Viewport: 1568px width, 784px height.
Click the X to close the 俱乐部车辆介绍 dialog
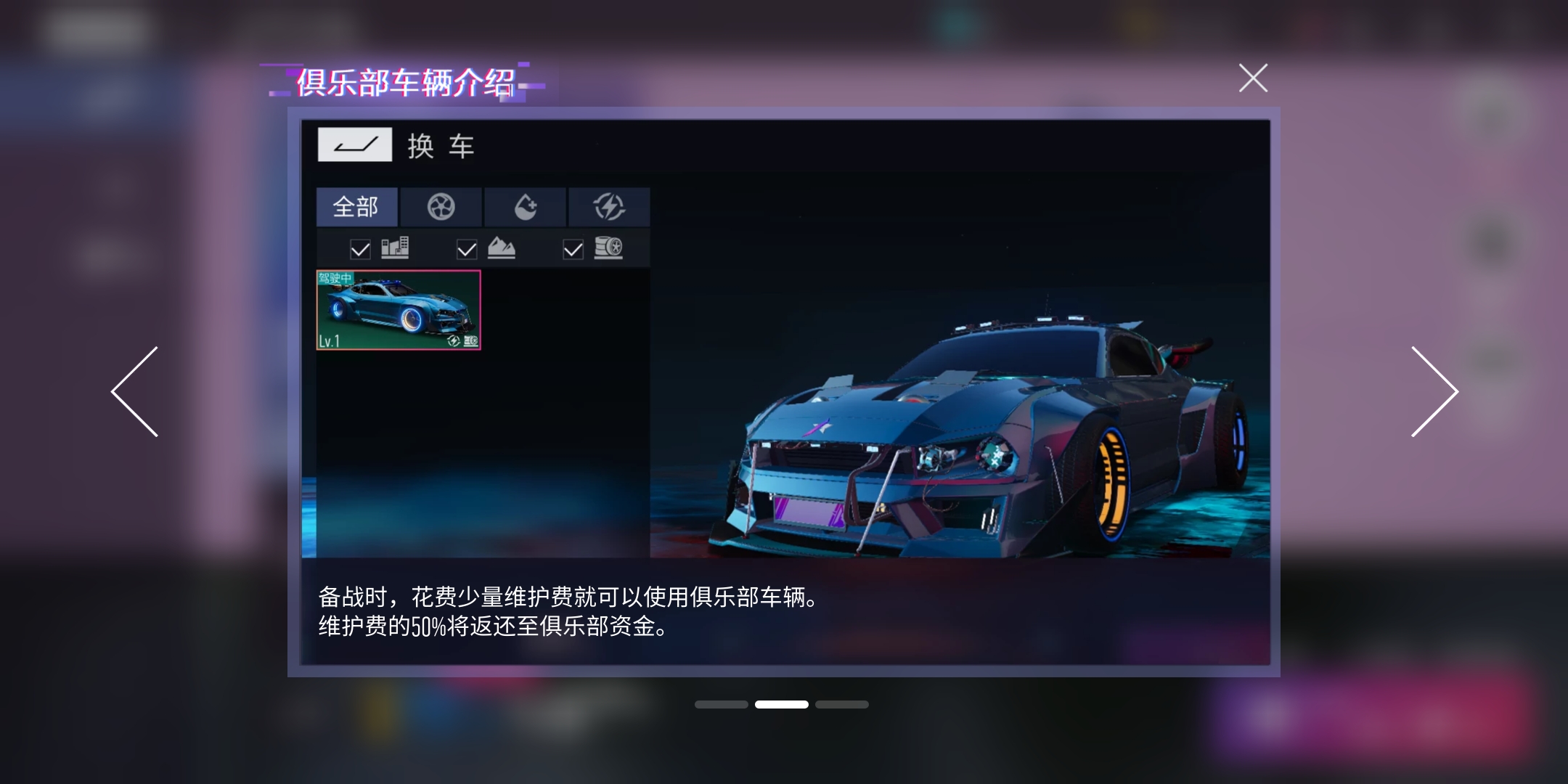click(1252, 78)
